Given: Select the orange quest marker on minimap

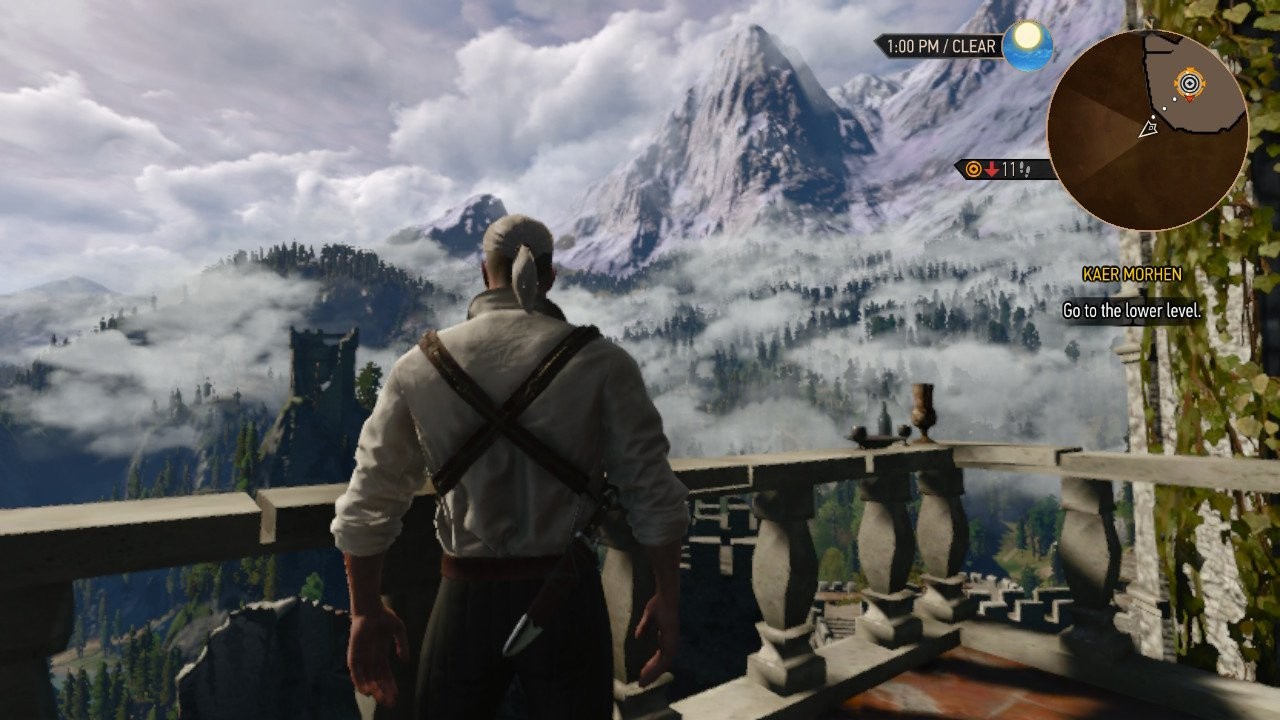Looking at the screenshot, I should coord(1188,84).
